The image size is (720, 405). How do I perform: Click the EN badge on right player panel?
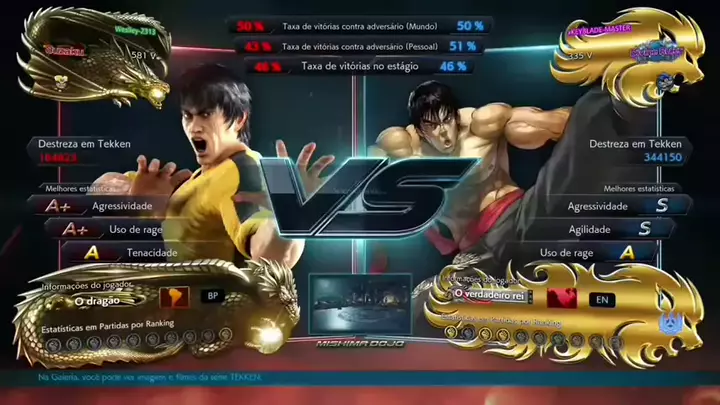pyautogui.click(x=601, y=298)
